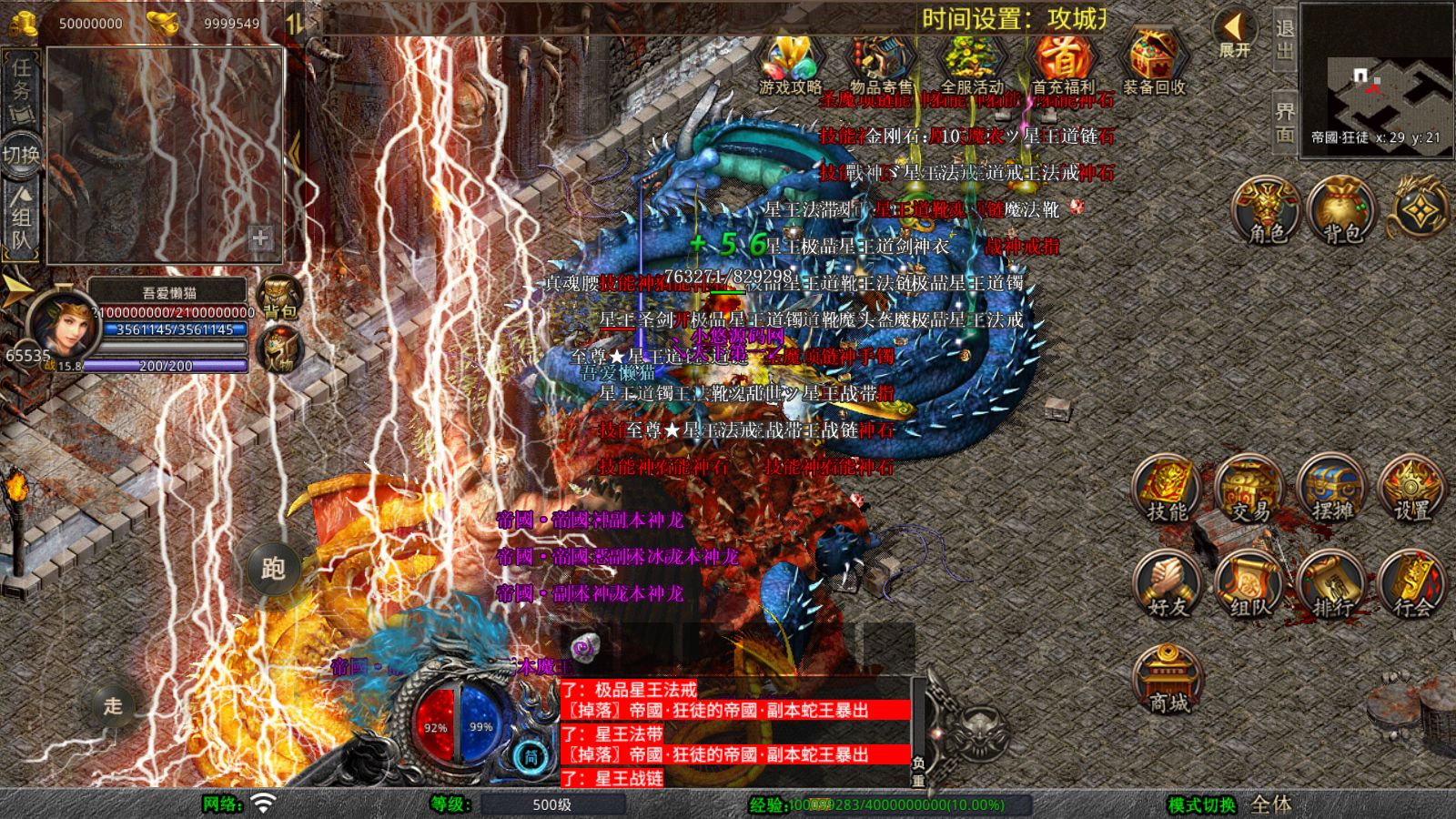Open the 排行 rankings menu
Screen dimensions: 1456x819
point(1331,587)
